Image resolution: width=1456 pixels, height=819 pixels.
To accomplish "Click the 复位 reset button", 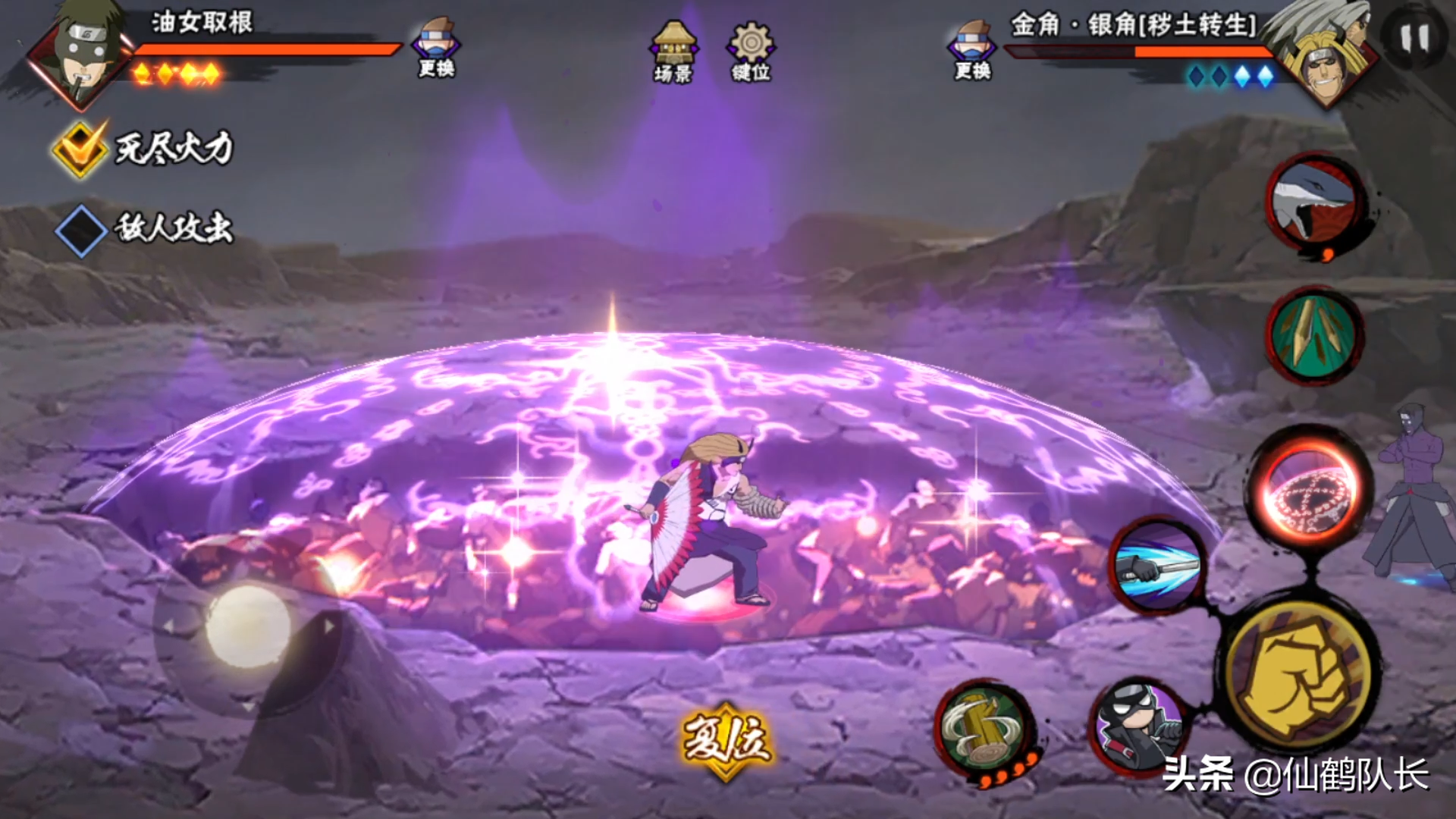I will click(x=726, y=740).
